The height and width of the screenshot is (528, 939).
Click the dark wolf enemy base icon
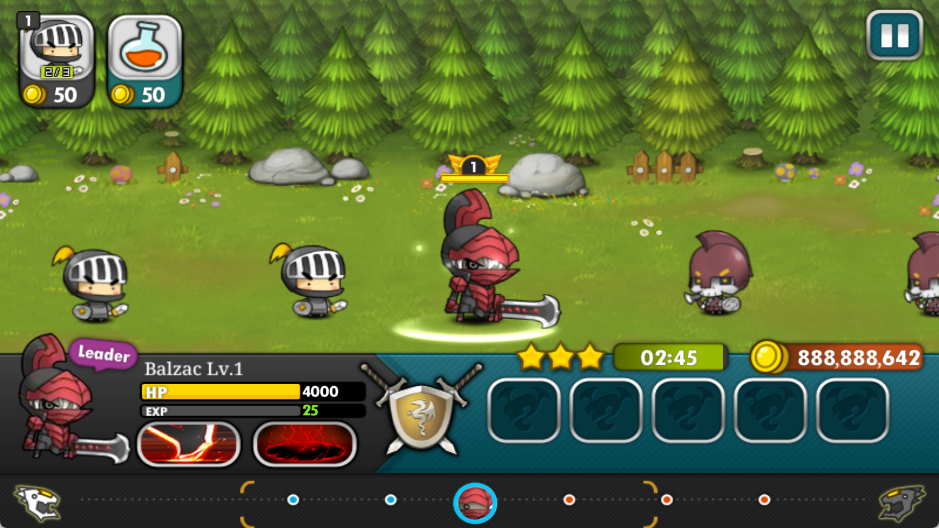[901, 502]
